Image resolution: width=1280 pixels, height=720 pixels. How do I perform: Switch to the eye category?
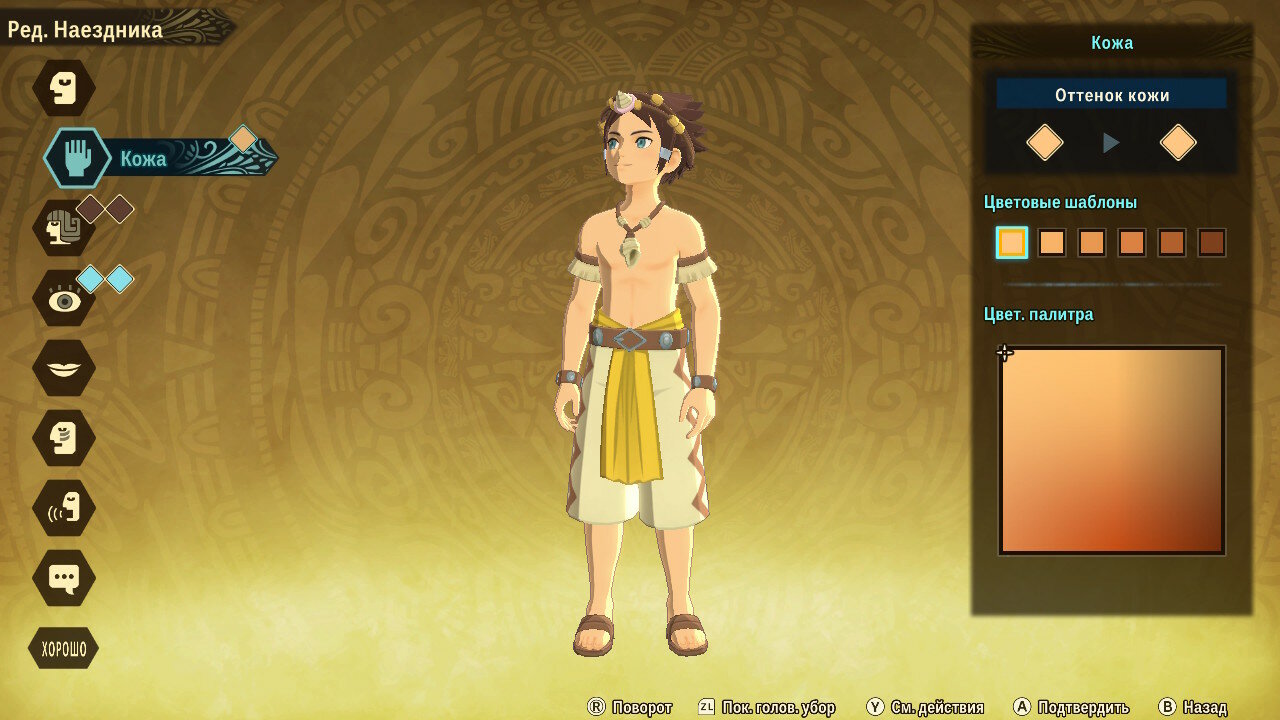coord(64,298)
